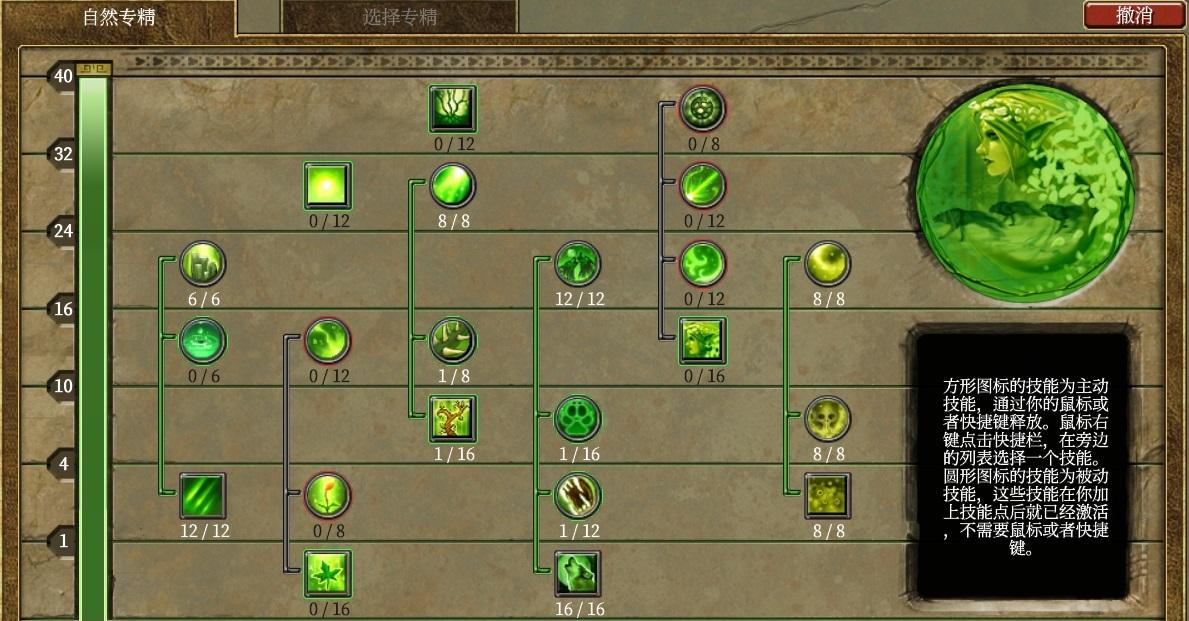Viewport: 1189px width, 621px height.
Task: Pick the claw skill with 1/12 points
Action: point(577,496)
